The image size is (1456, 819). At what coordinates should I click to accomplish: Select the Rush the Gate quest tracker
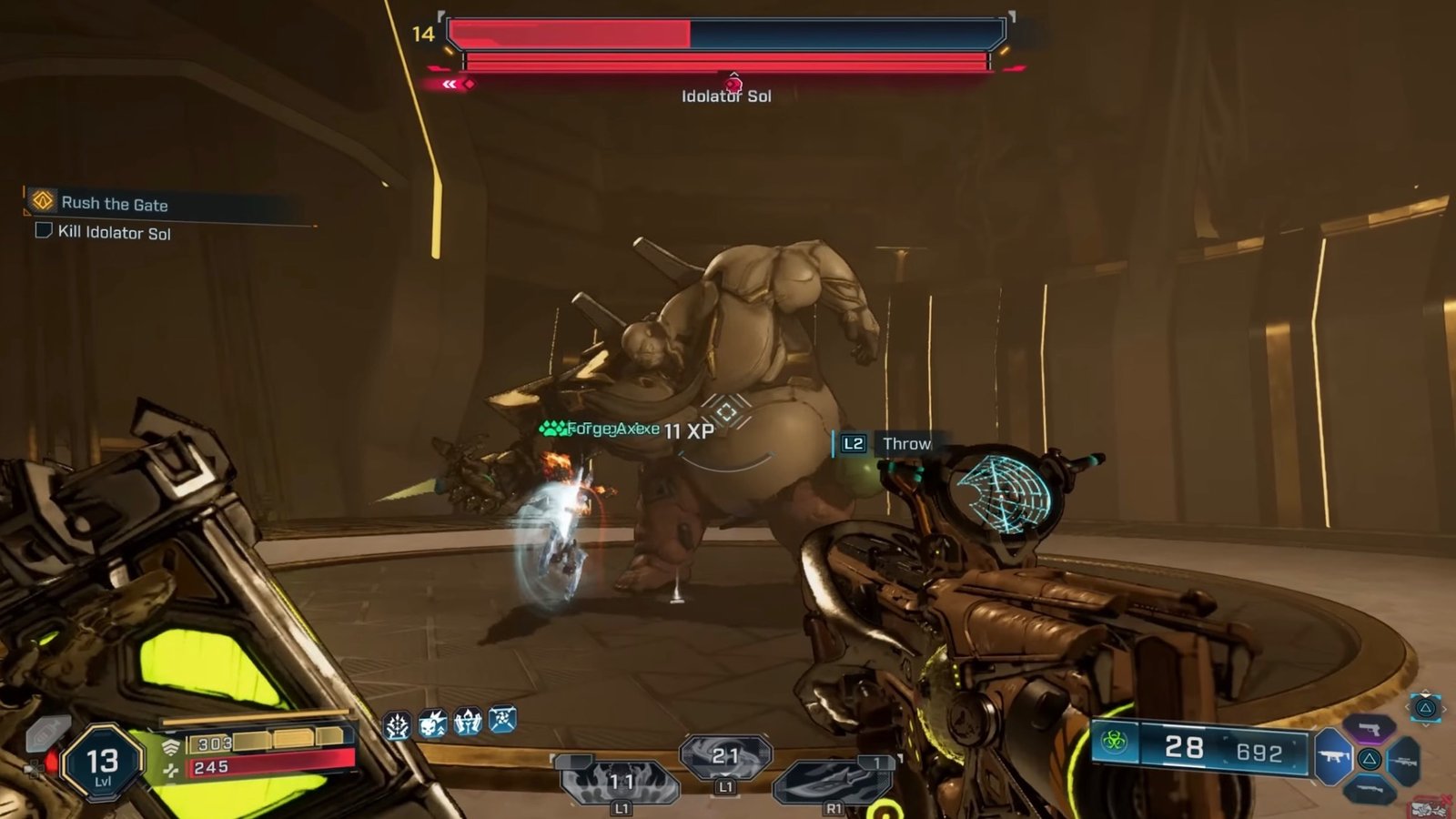click(x=114, y=203)
